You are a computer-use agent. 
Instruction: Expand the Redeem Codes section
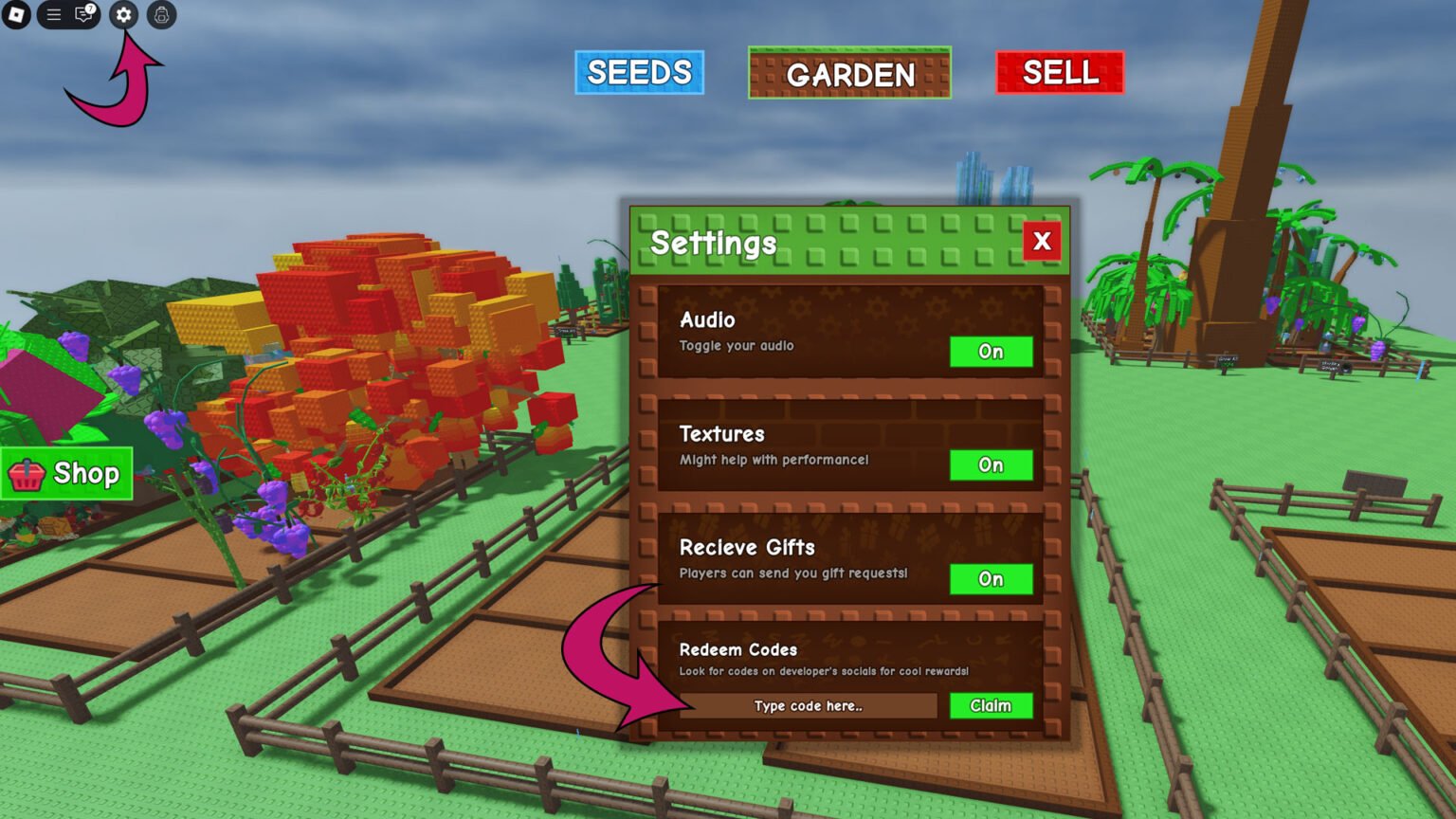click(x=738, y=650)
